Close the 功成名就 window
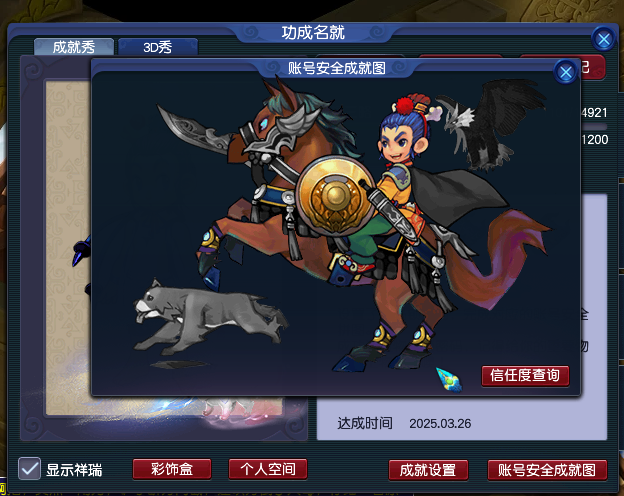Viewport: 624px width, 496px height. tap(603, 39)
